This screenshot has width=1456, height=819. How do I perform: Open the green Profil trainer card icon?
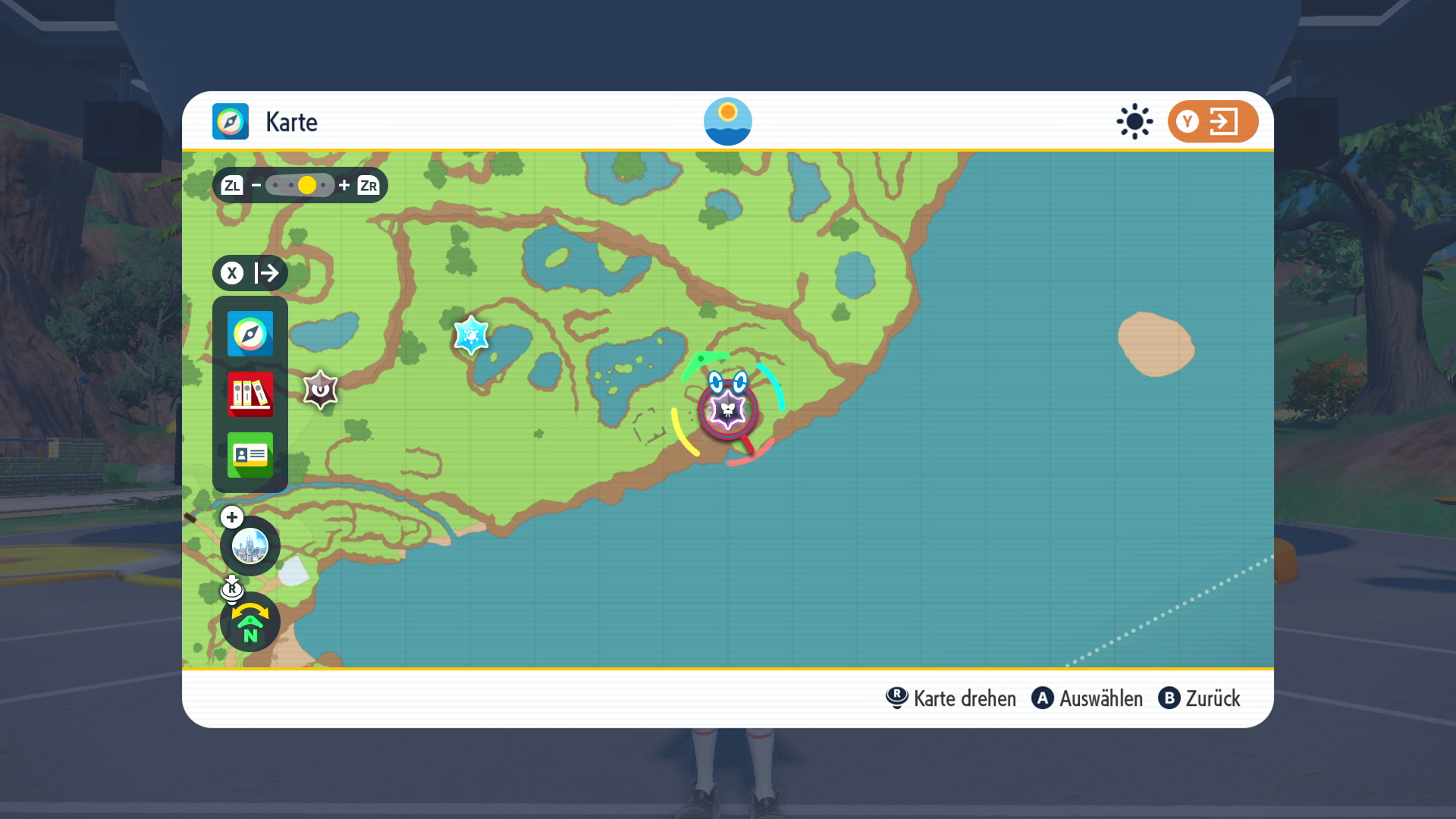click(x=249, y=455)
